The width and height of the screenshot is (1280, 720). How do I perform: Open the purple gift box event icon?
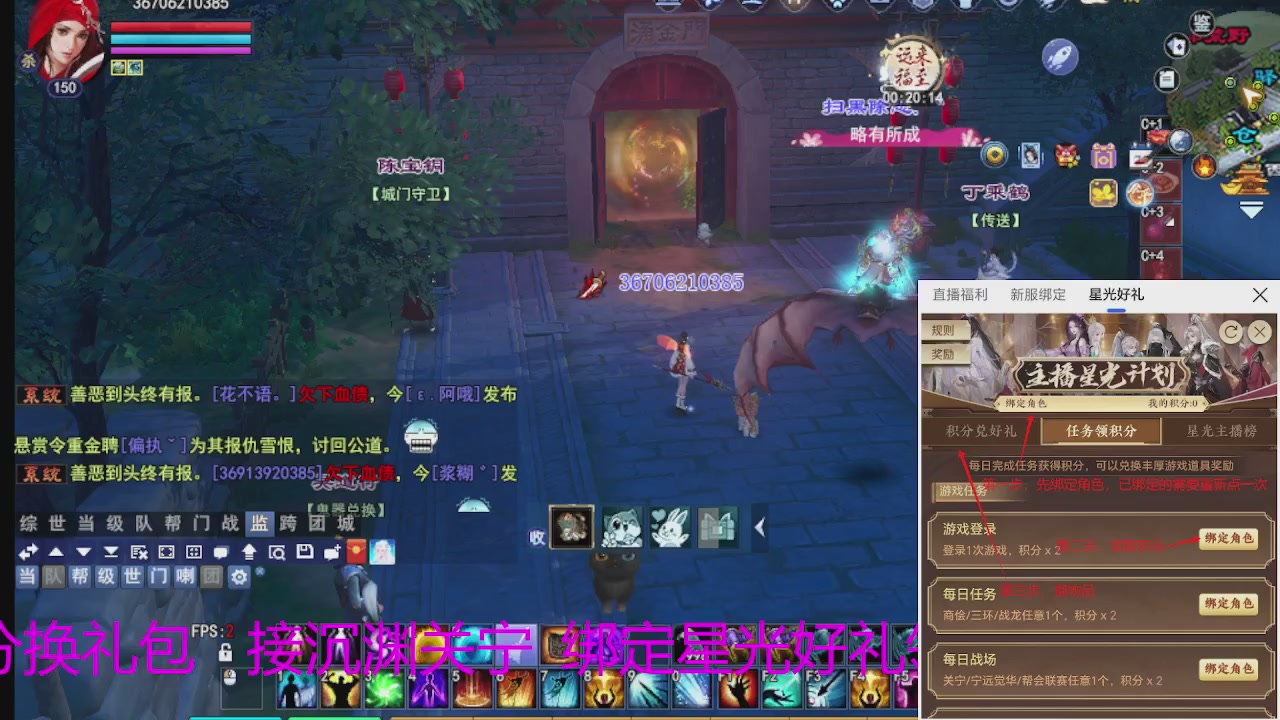click(1102, 157)
